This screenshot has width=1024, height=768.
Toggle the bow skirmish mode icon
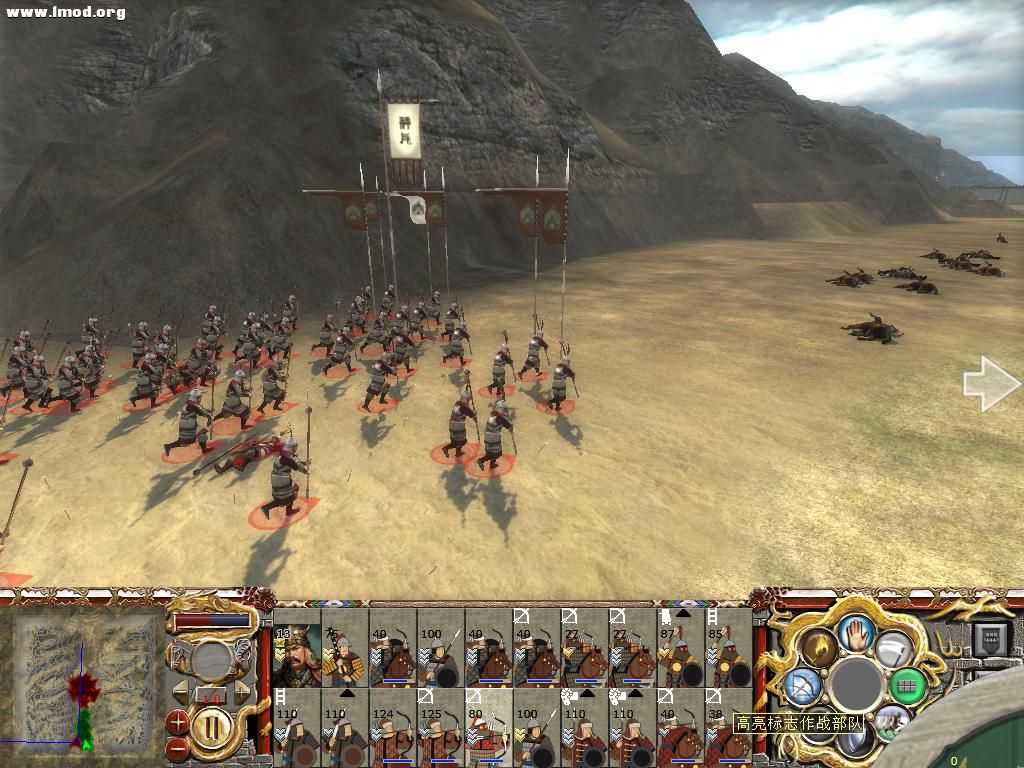click(x=802, y=686)
